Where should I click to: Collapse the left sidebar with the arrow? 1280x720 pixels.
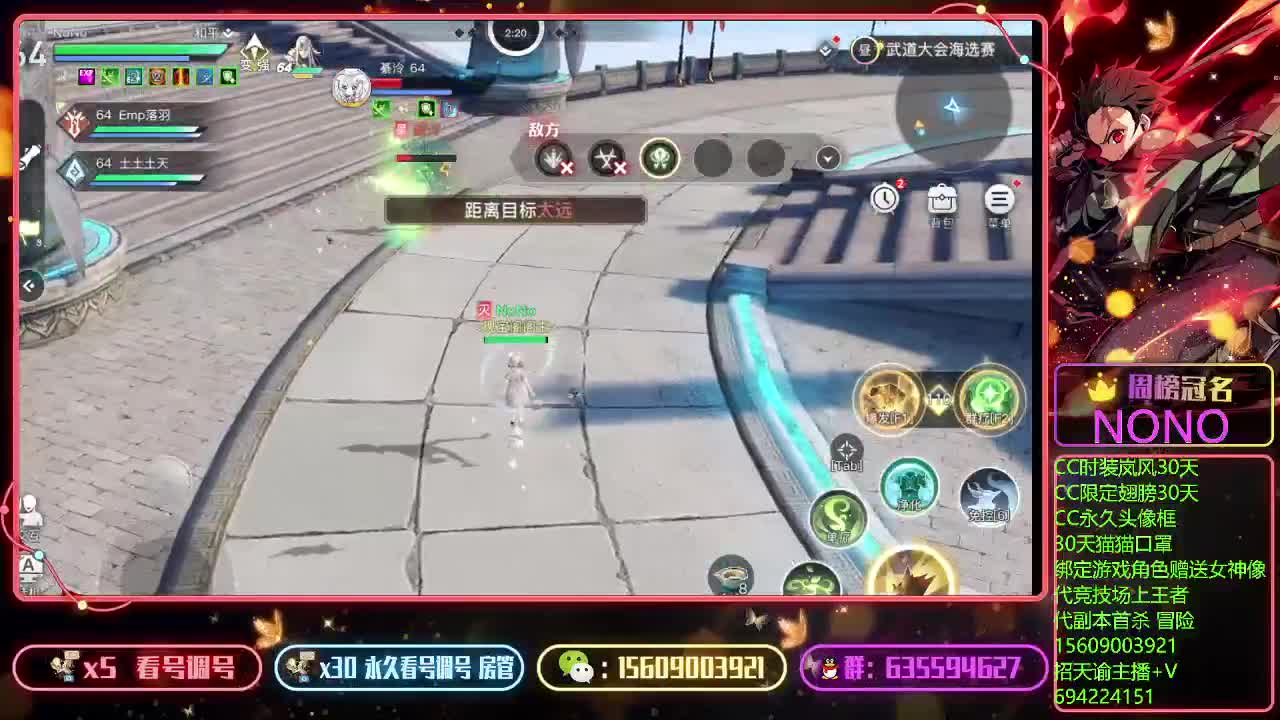(x=28, y=287)
